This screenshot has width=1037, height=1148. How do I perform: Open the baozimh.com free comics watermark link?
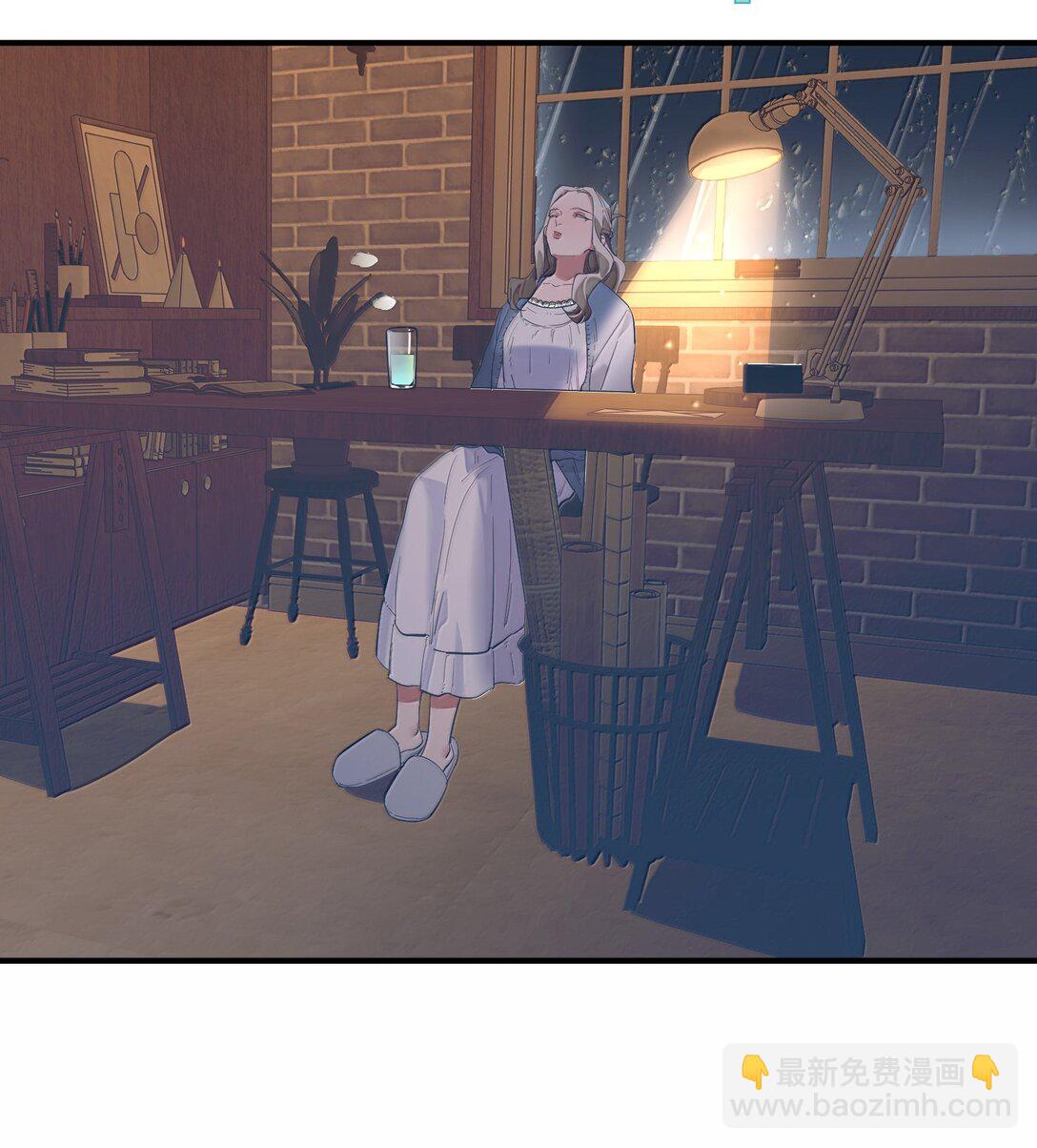coord(869,1088)
